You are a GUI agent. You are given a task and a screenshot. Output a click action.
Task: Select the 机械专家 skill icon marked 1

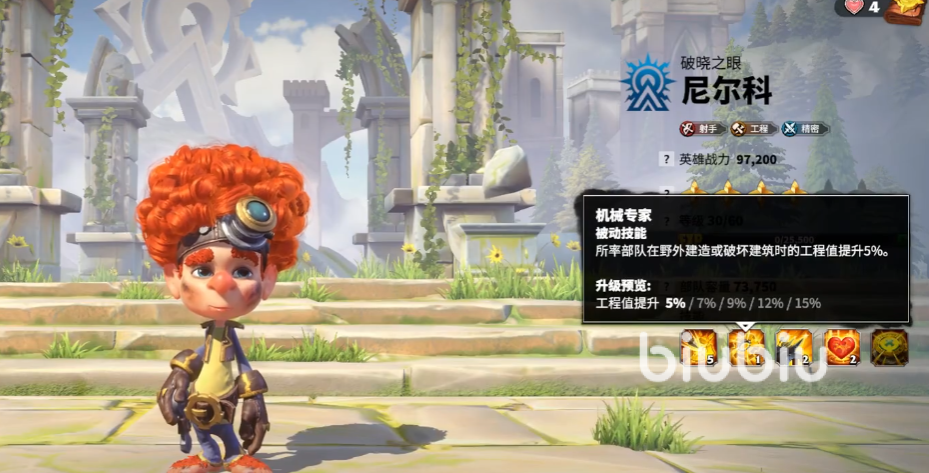pyautogui.click(x=745, y=347)
